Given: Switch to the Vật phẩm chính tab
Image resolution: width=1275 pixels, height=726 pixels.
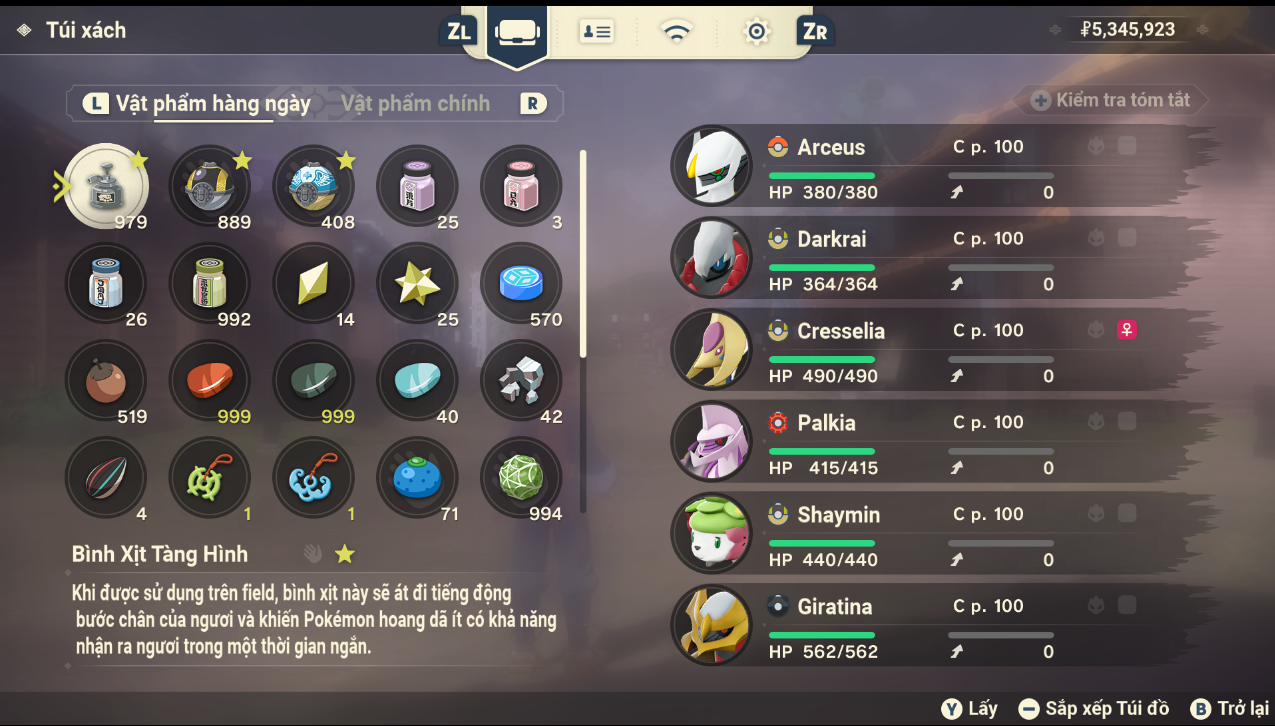Looking at the screenshot, I should [415, 104].
